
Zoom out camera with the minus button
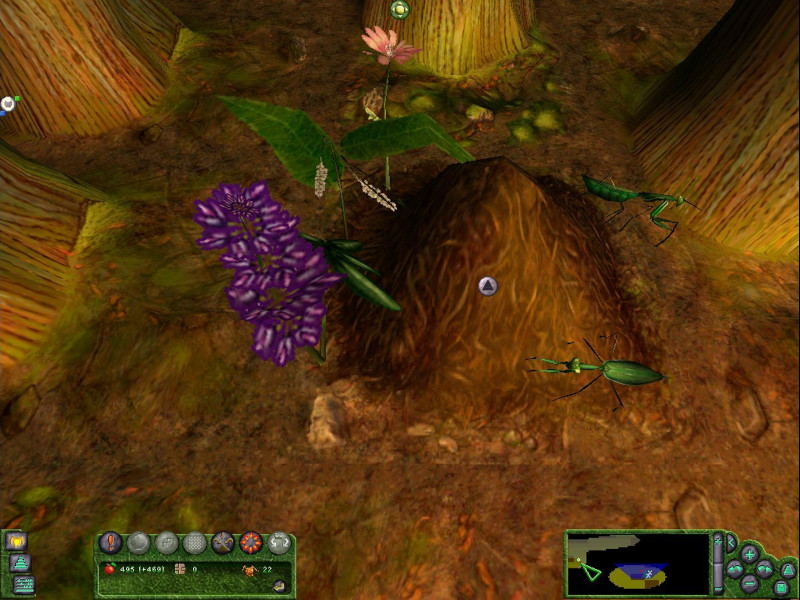point(749,584)
